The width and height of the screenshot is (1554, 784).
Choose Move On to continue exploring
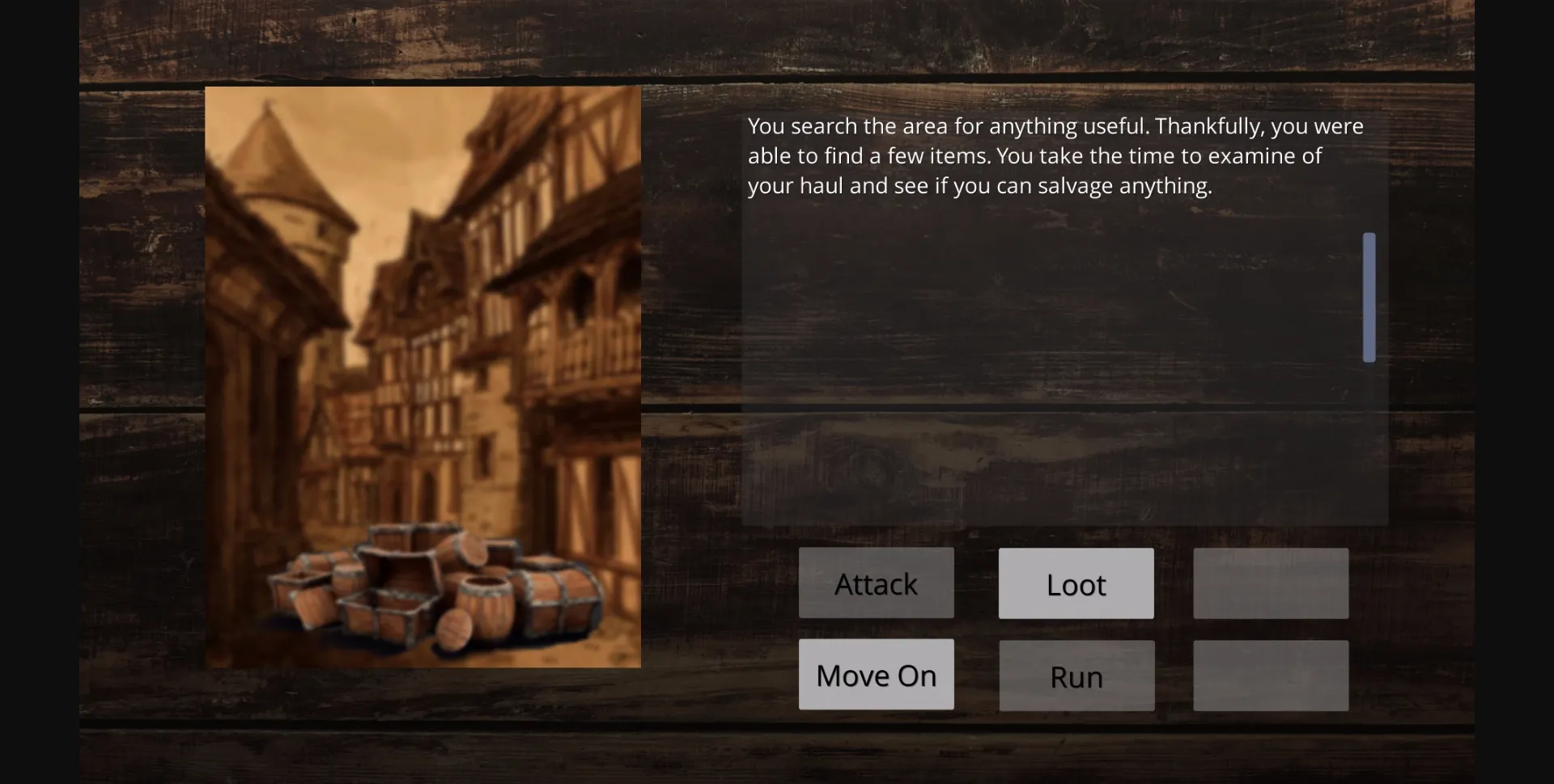click(876, 674)
